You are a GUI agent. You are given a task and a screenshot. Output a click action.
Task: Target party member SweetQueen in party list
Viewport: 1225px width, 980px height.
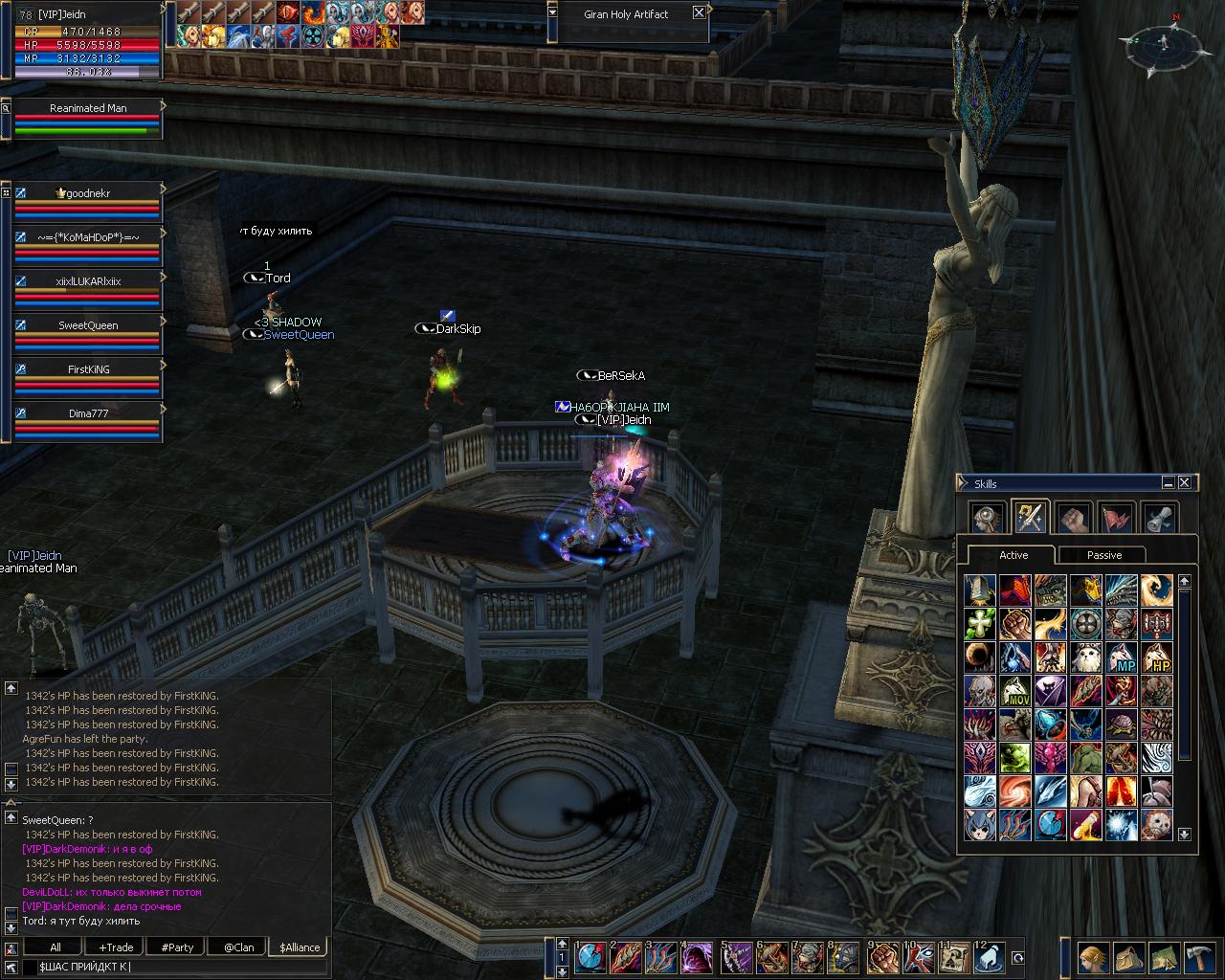click(88, 325)
